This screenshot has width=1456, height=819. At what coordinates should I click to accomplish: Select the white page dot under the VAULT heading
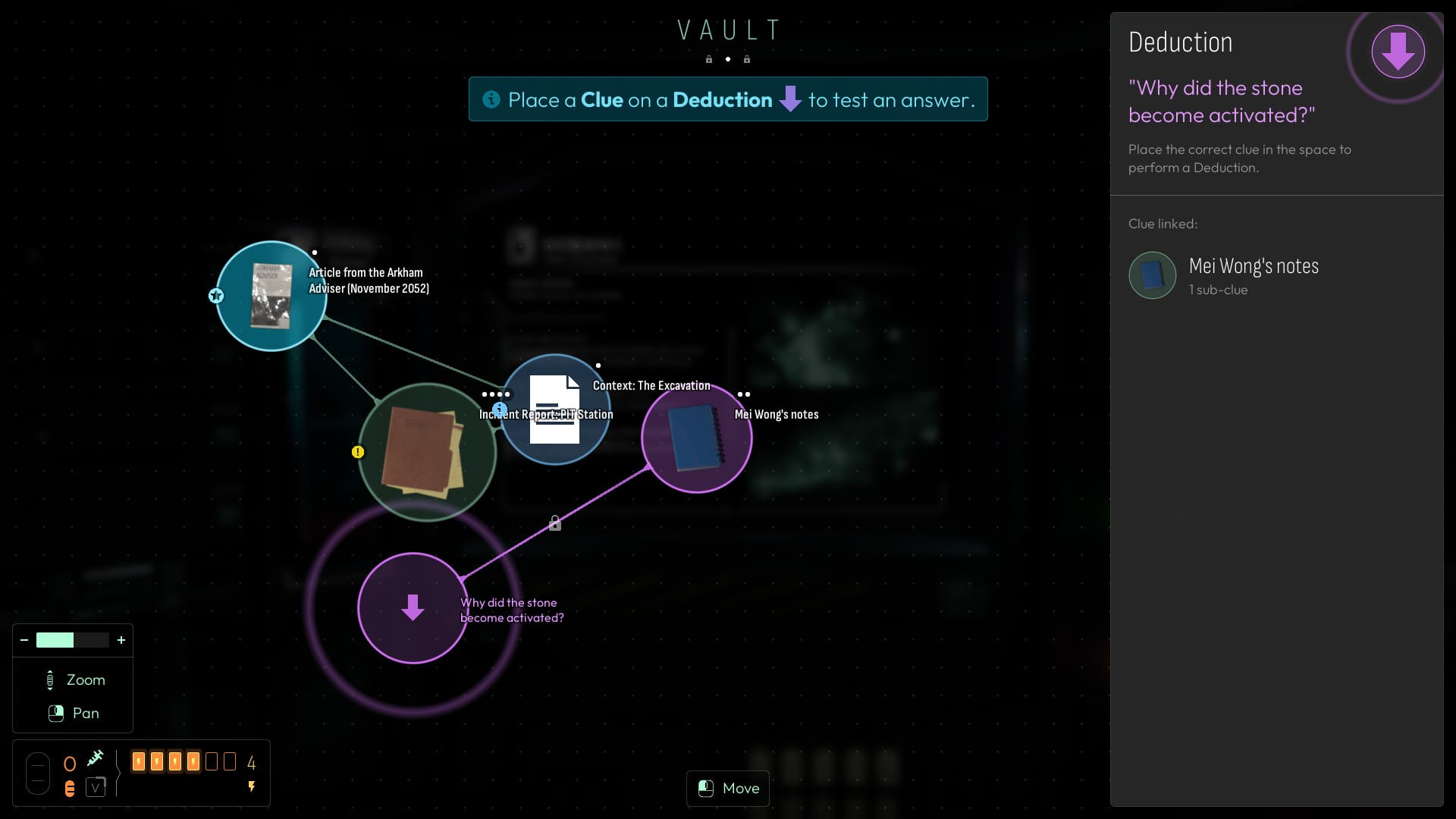pos(728,59)
